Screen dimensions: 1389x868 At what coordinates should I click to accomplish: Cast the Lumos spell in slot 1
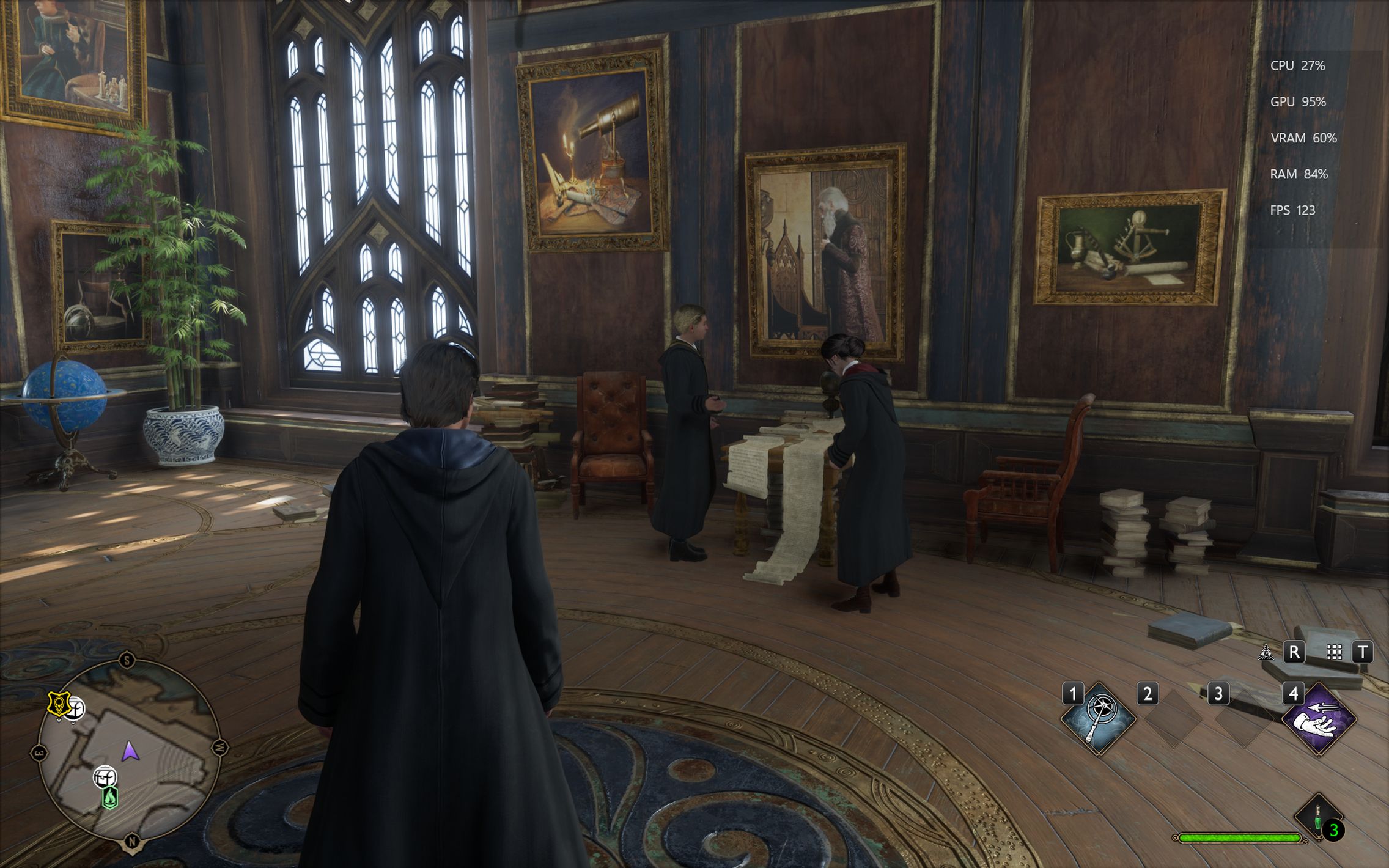point(1099,719)
